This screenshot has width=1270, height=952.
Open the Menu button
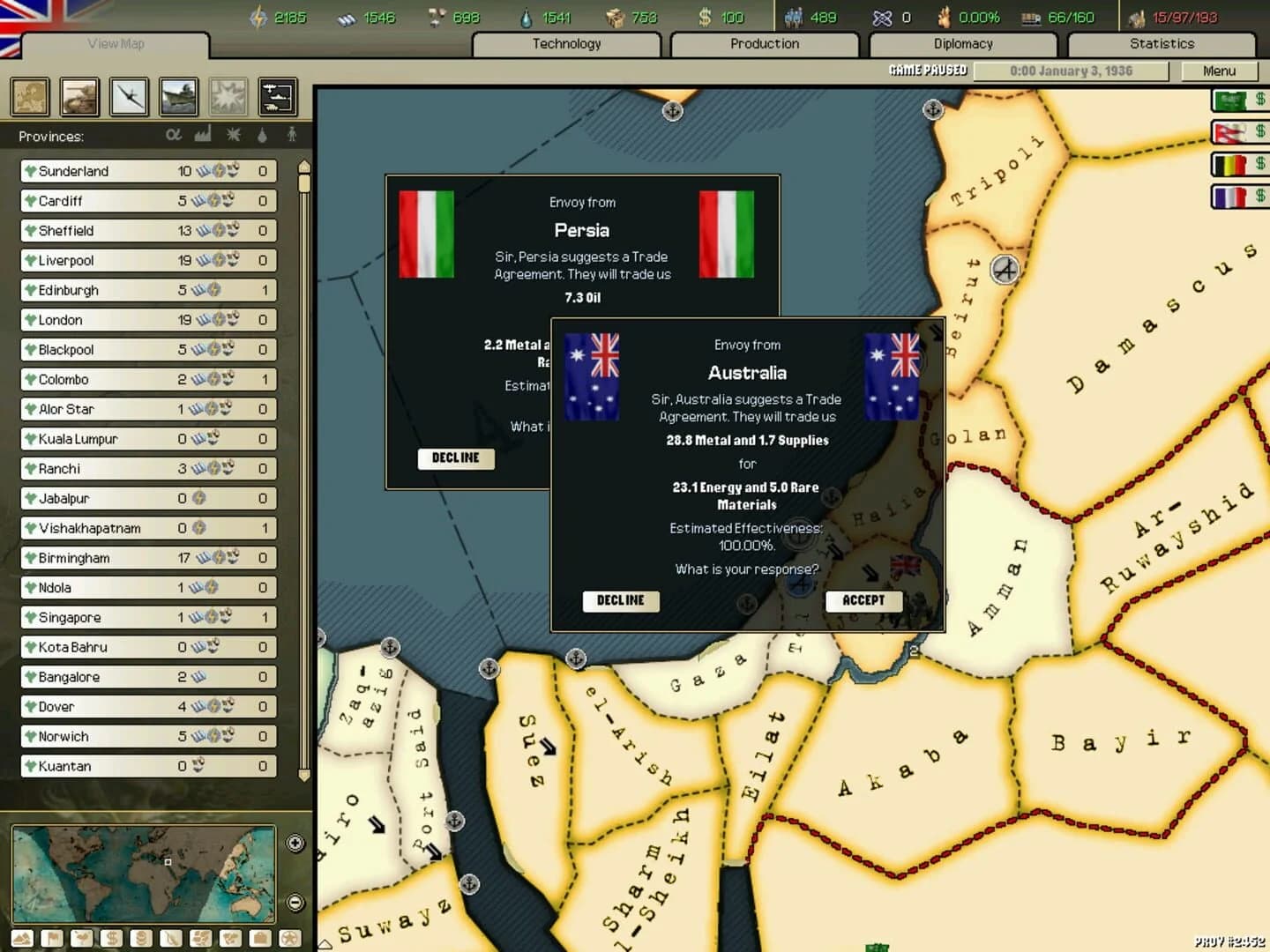tap(1220, 71)
